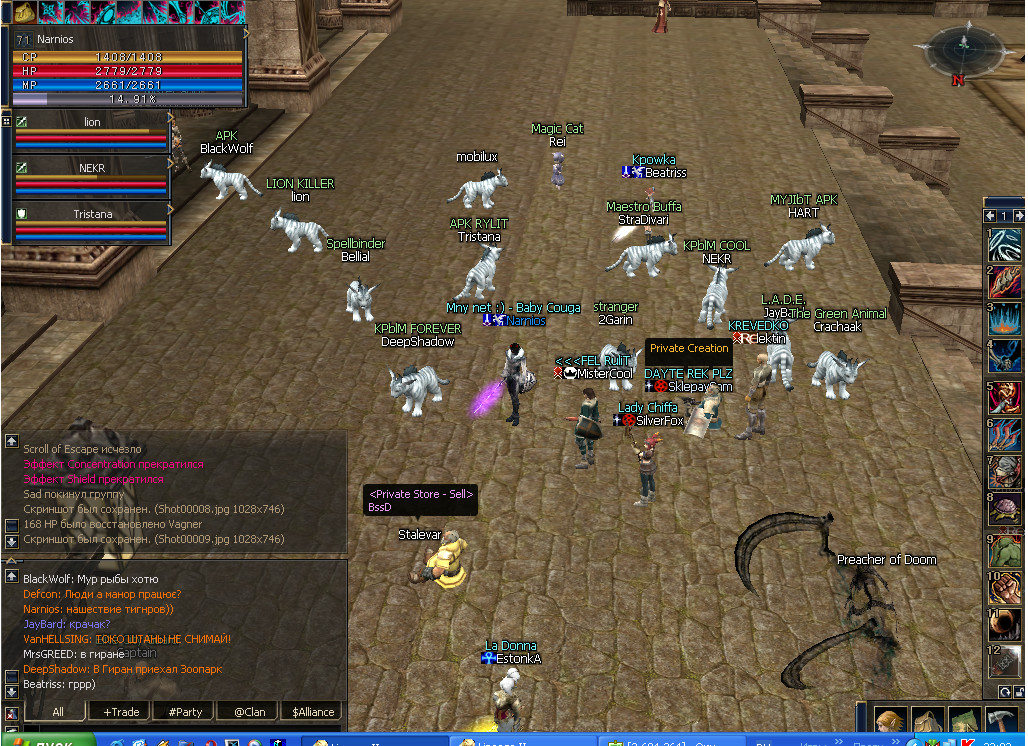Switch to the Trade chat tab
1028x746 pixels.
(x=121, y=712)
